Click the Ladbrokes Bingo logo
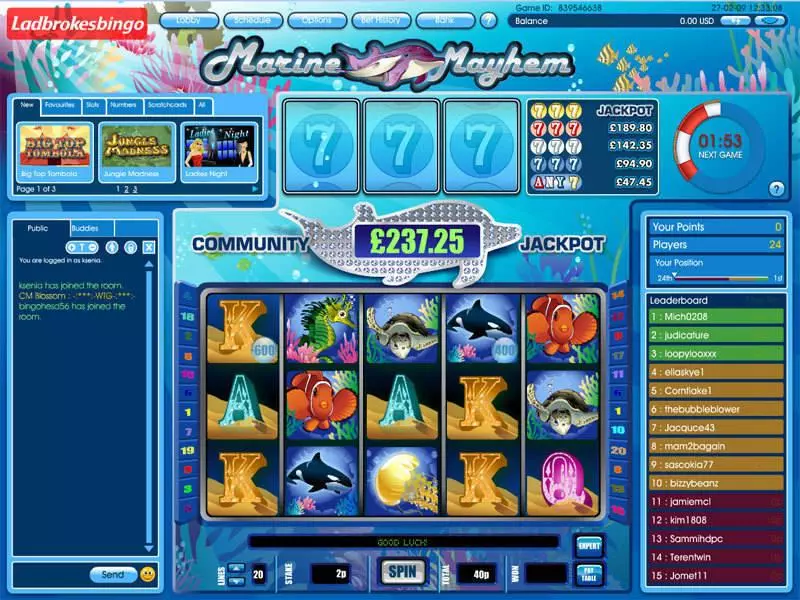The height and width of the screenshot is (600, 800). tap(76, 23)
